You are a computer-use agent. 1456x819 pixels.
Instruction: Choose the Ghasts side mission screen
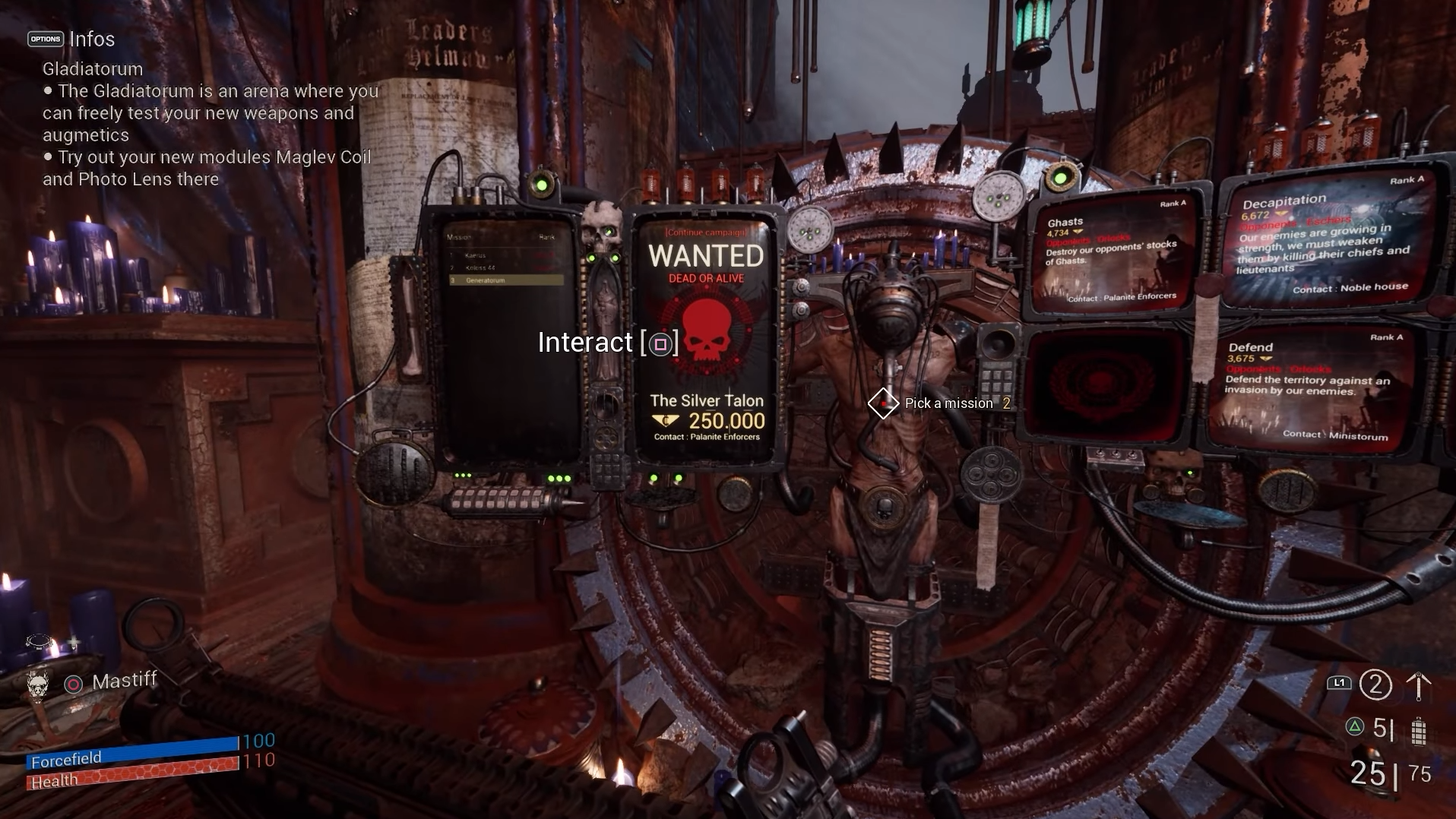pyautogui.click(x=1108, y=256)
